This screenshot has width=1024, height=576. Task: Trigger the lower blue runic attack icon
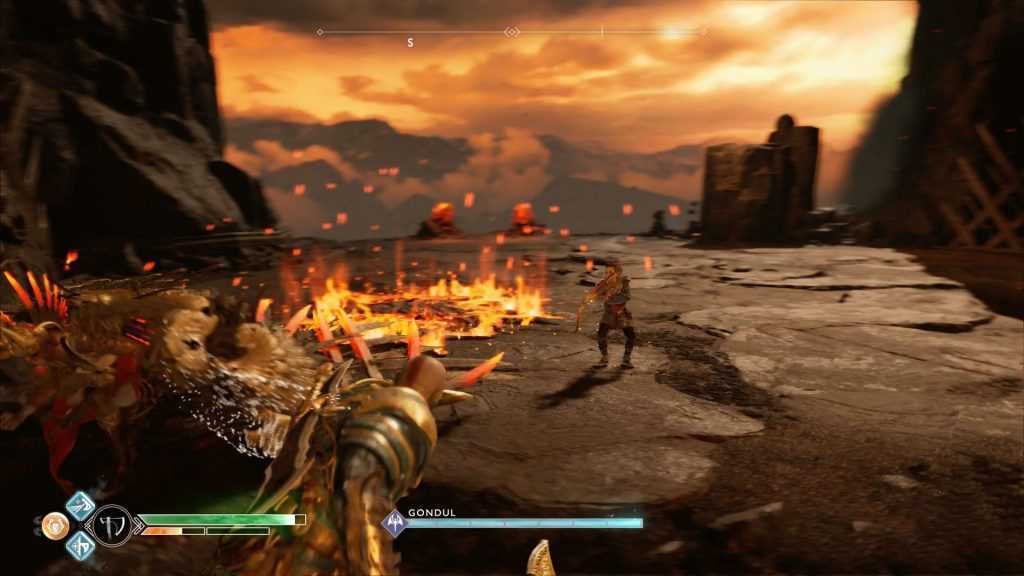[80, 545]
